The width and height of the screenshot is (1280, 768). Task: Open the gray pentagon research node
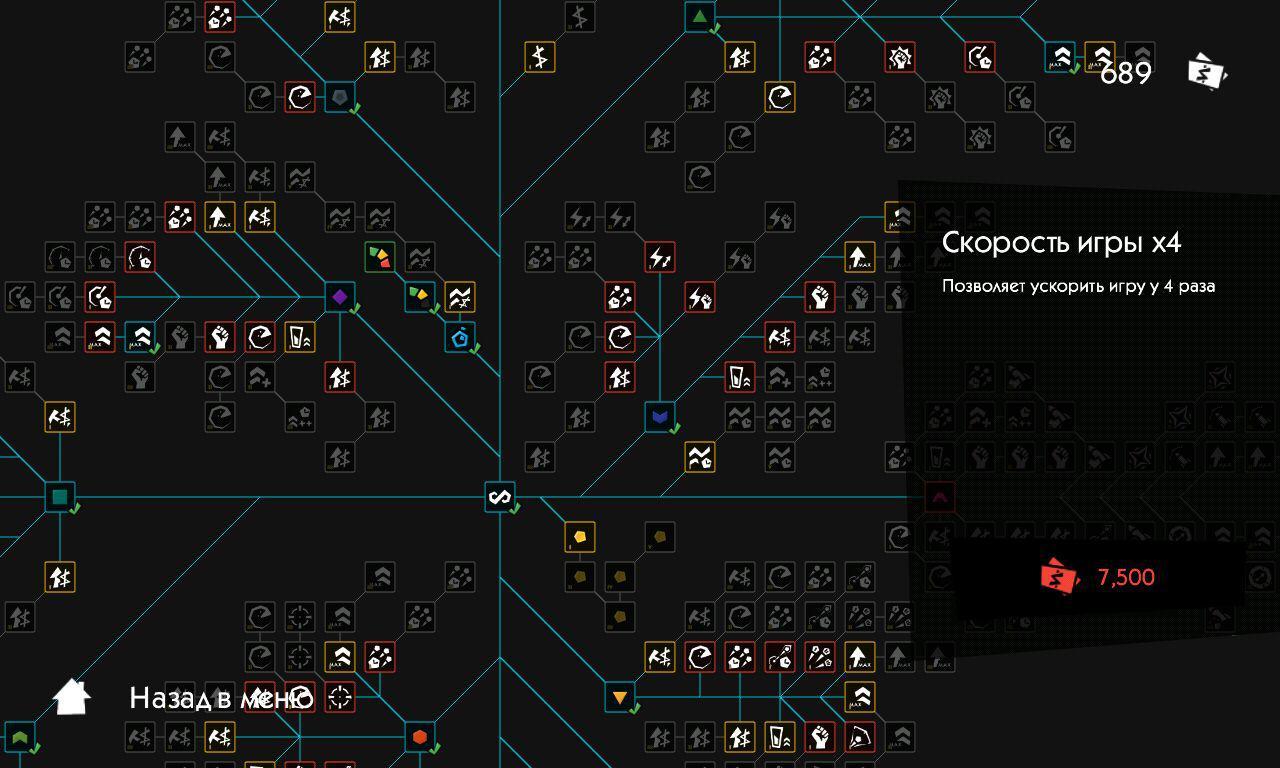(340, 97)
